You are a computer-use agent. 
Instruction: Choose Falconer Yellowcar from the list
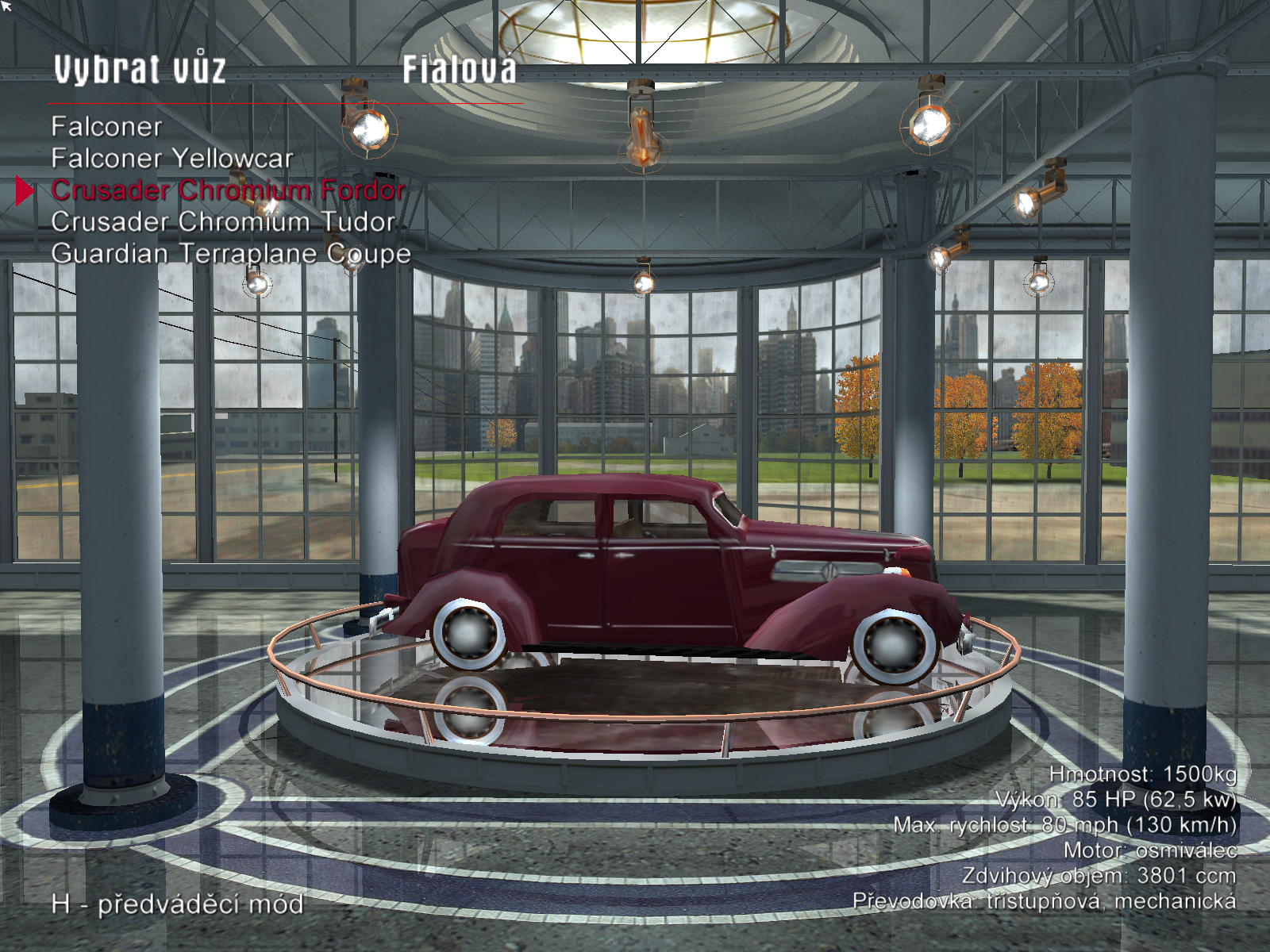tap(171, 159)
